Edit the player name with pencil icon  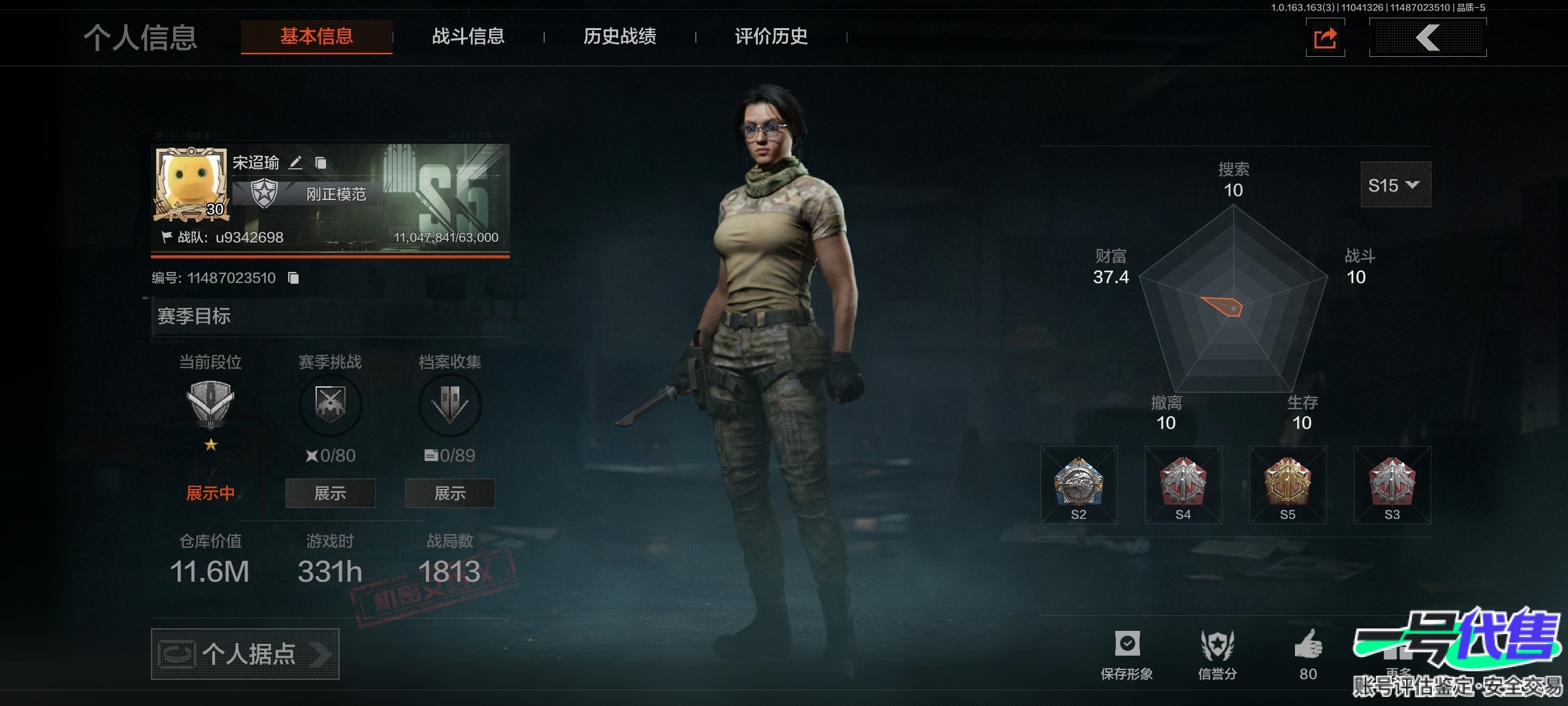click(296, 163)
